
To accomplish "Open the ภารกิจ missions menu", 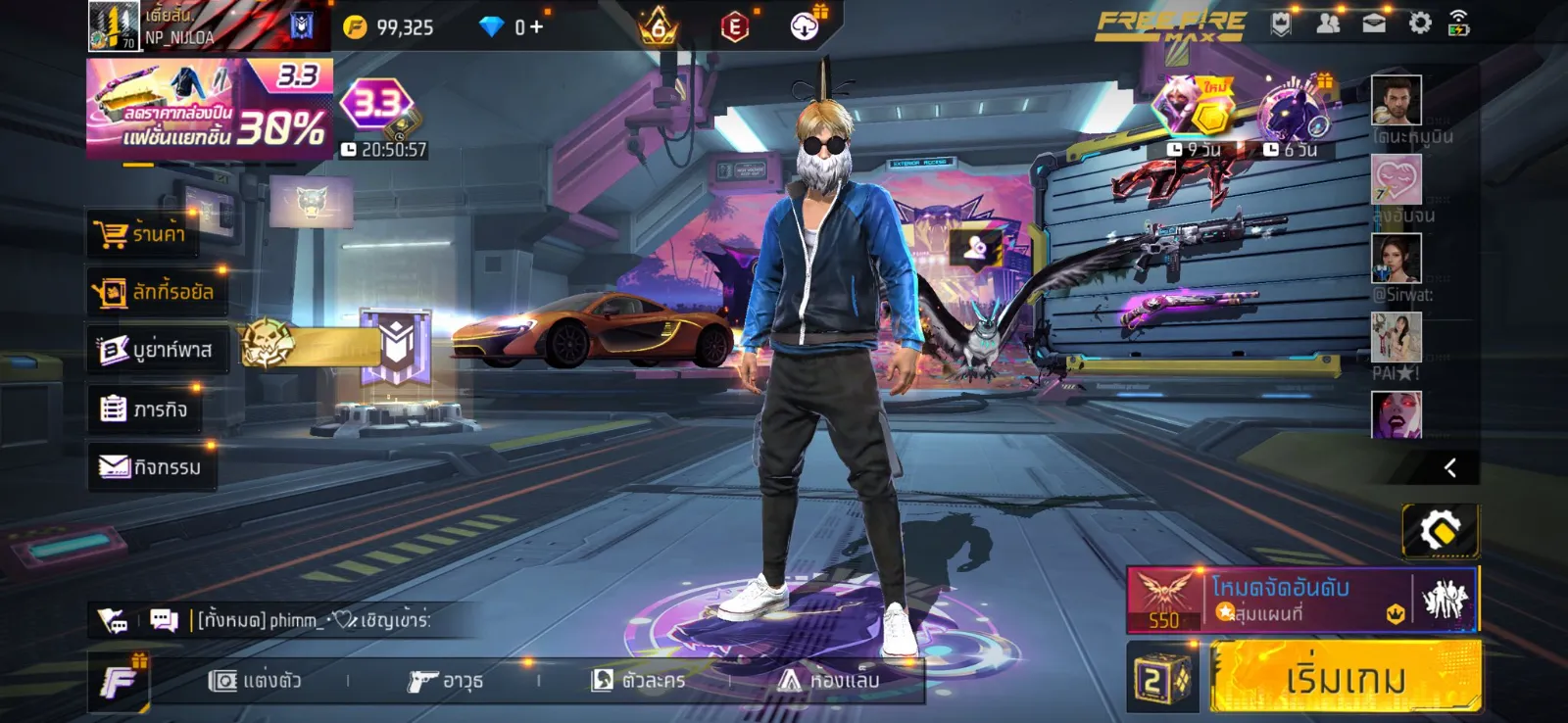I will (x=145, y=409).
